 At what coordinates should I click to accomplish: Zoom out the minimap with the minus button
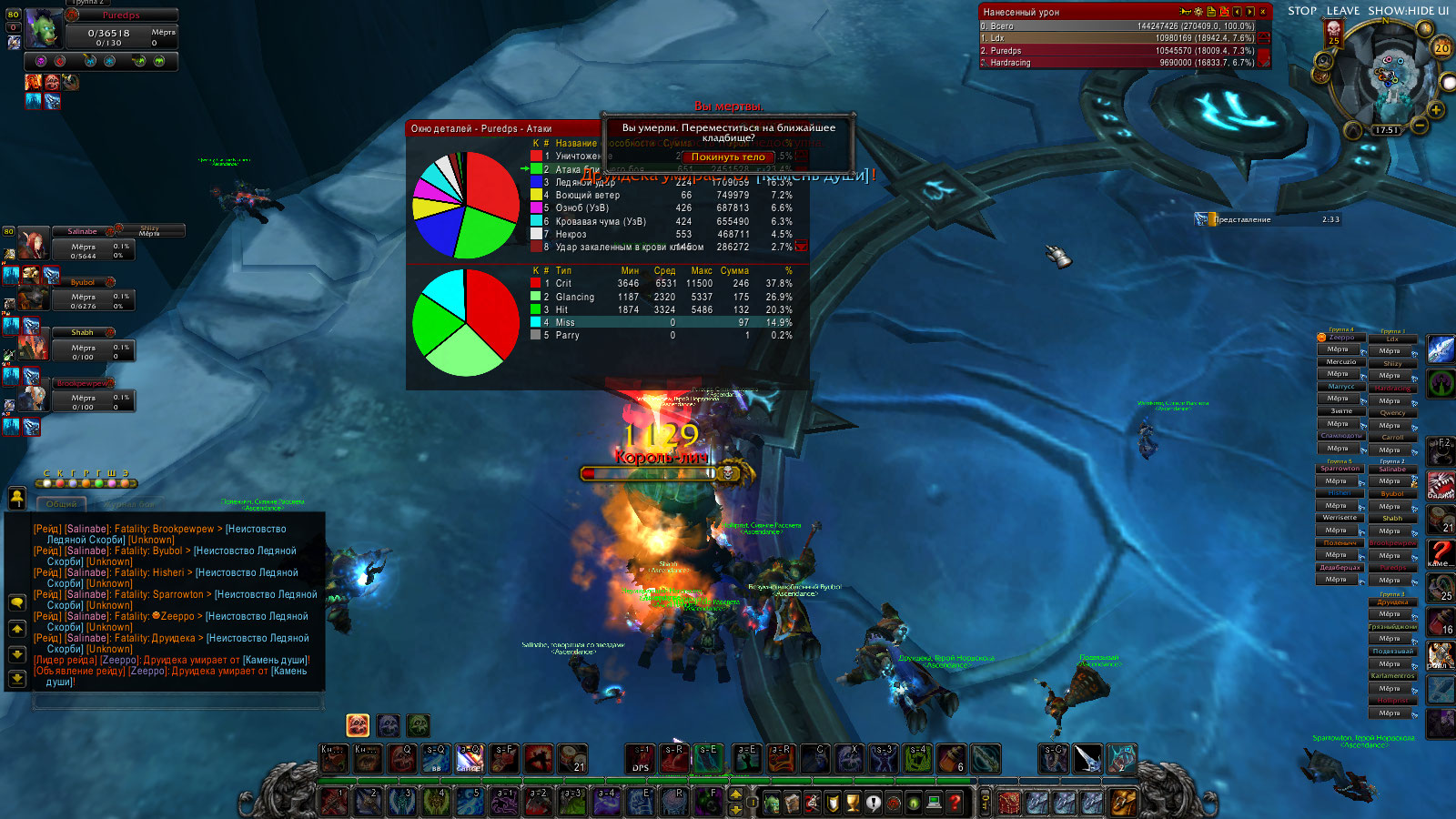1419,125
